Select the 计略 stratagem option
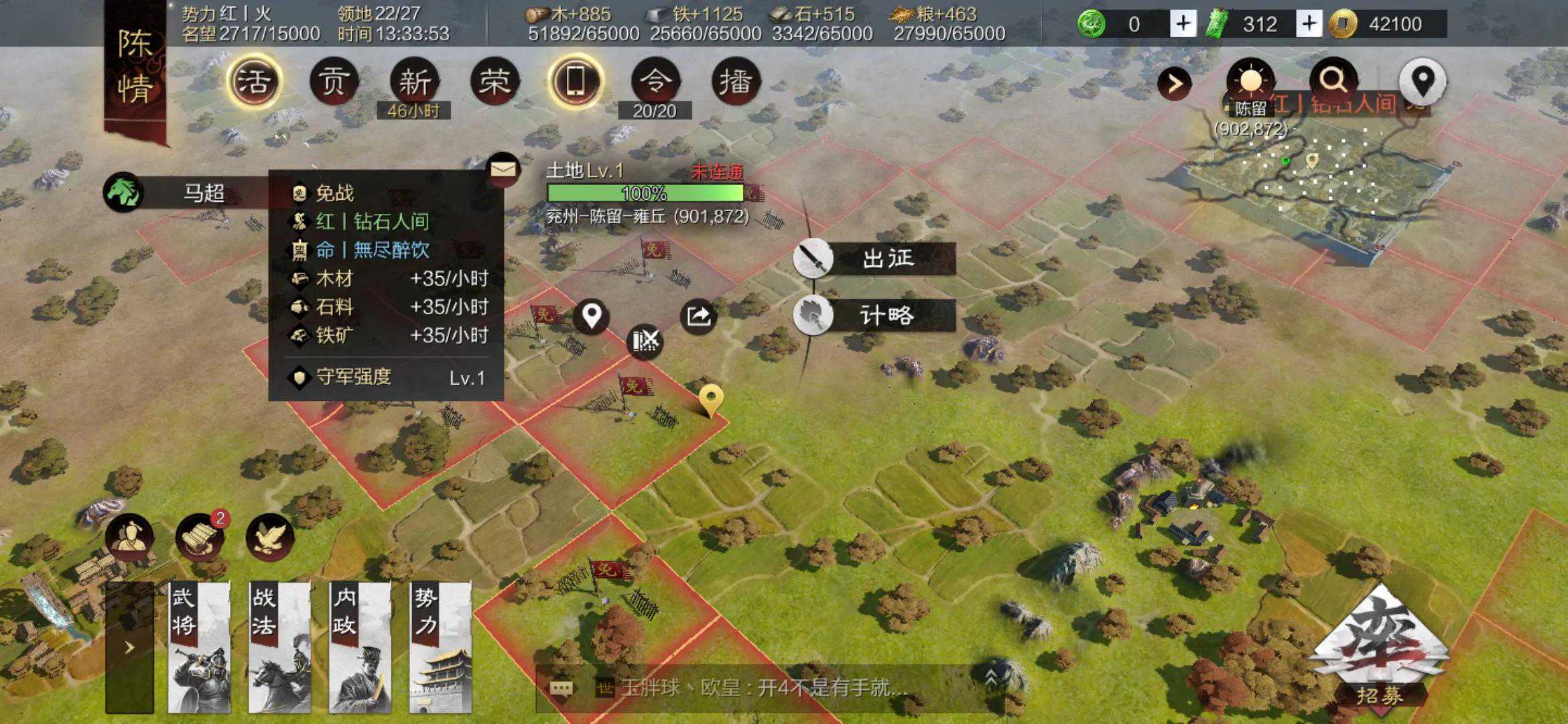This screenshot has height=724, width=1568. [x=875, y=315]
